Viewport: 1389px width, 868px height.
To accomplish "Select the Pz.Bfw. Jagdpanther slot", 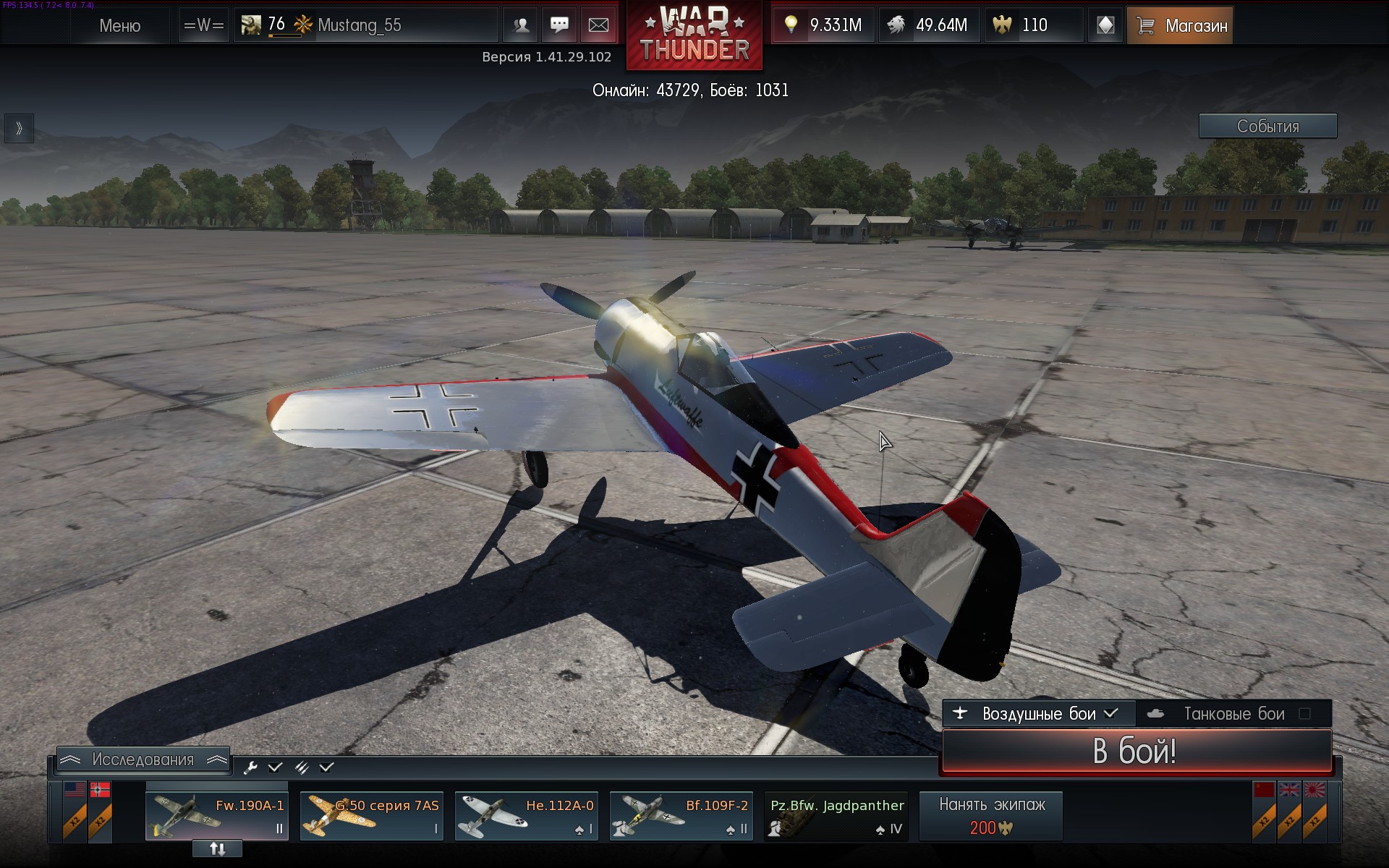I will (836, 816).
